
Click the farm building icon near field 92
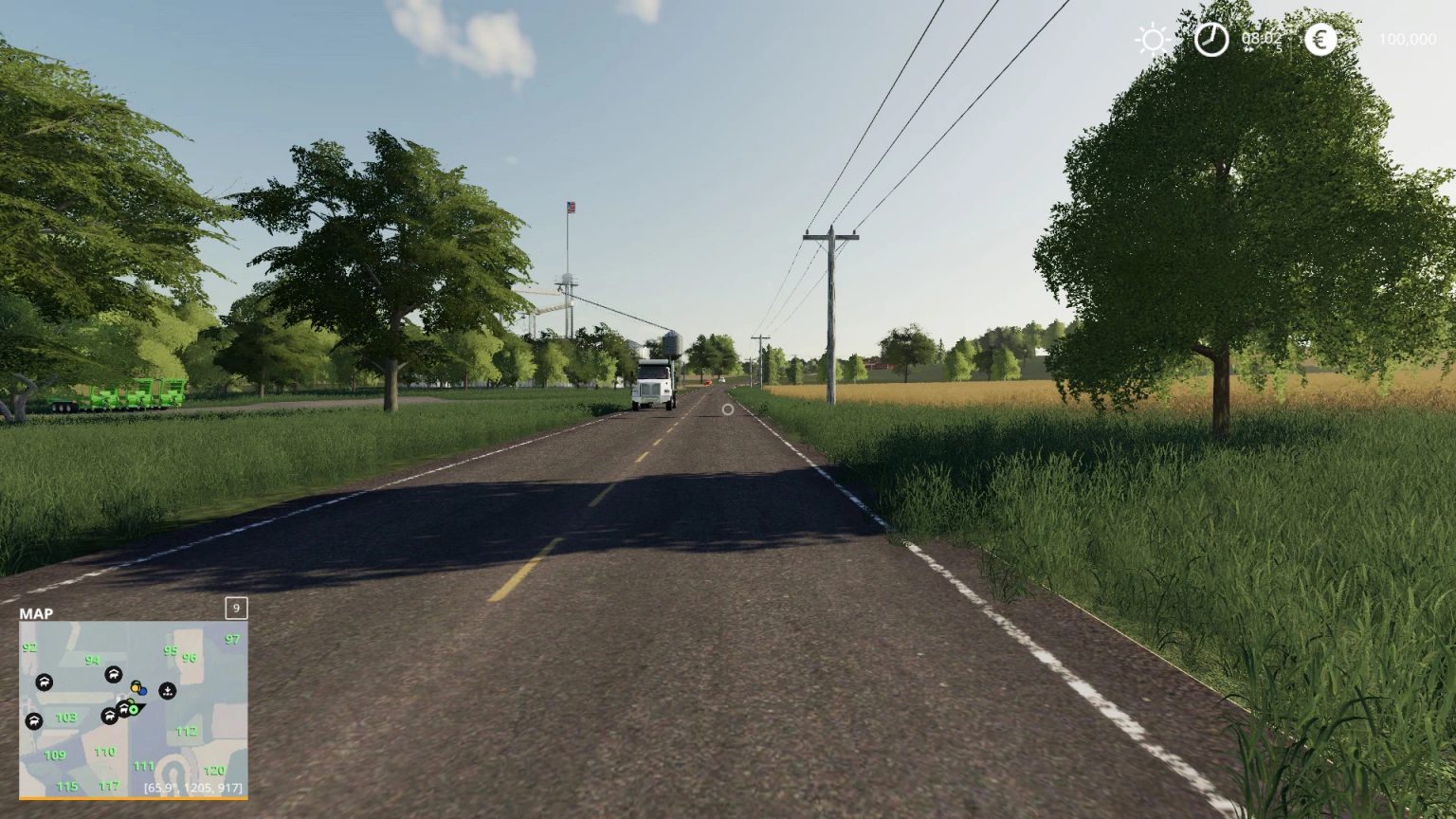point(45,682)
